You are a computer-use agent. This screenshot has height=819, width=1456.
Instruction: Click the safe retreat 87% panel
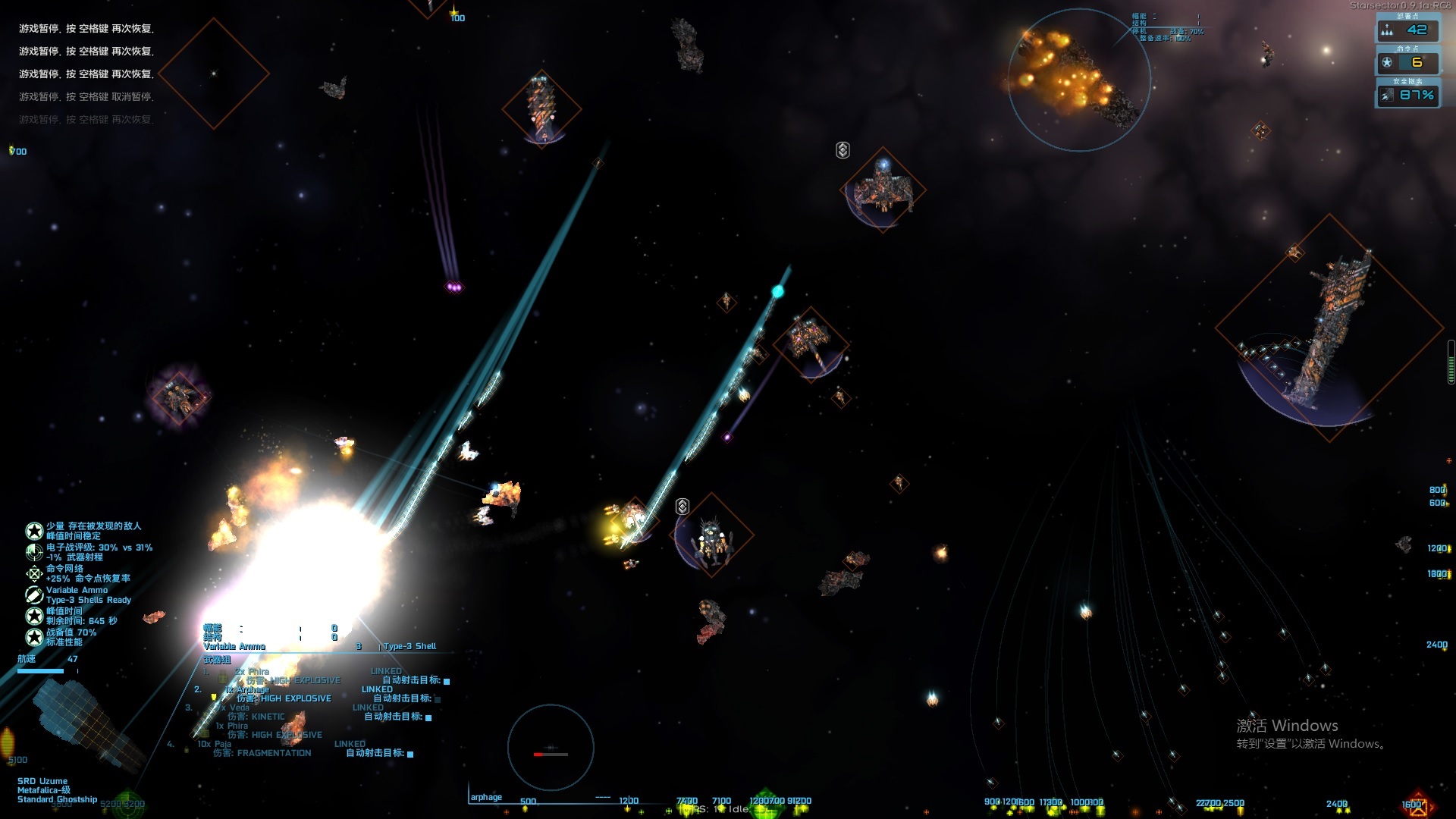[1407, 96]
